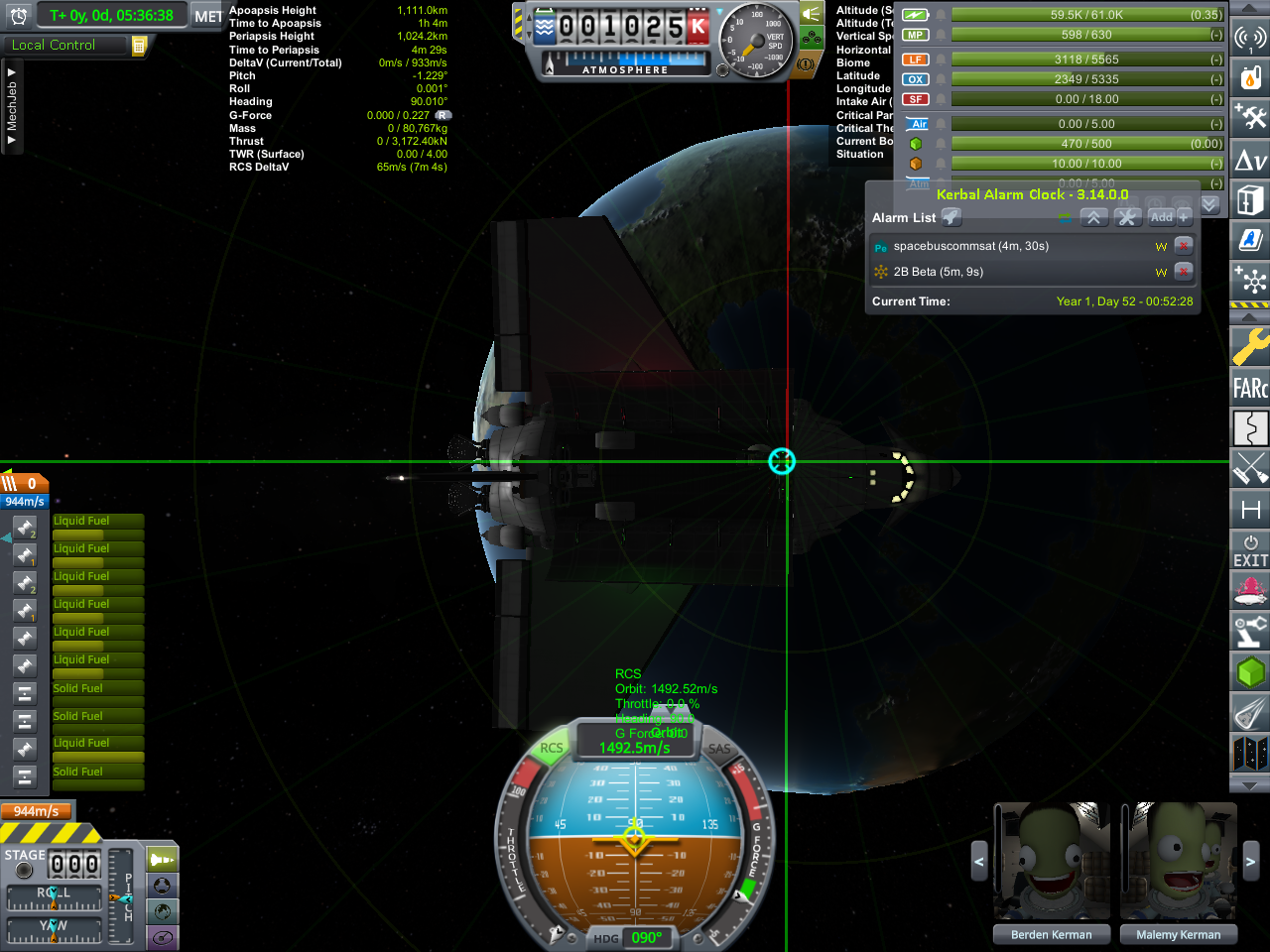1270x952 pixels.
Task: Select Berden Kerman's crew portrait
Action: click(1051, 862)
